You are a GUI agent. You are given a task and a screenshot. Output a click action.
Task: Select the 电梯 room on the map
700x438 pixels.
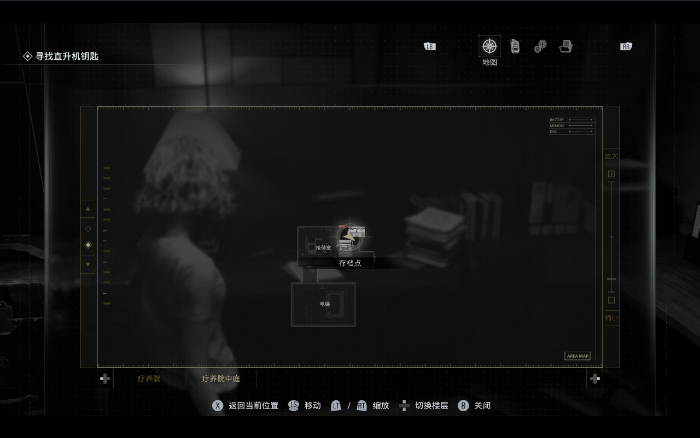tap(324, 304)
